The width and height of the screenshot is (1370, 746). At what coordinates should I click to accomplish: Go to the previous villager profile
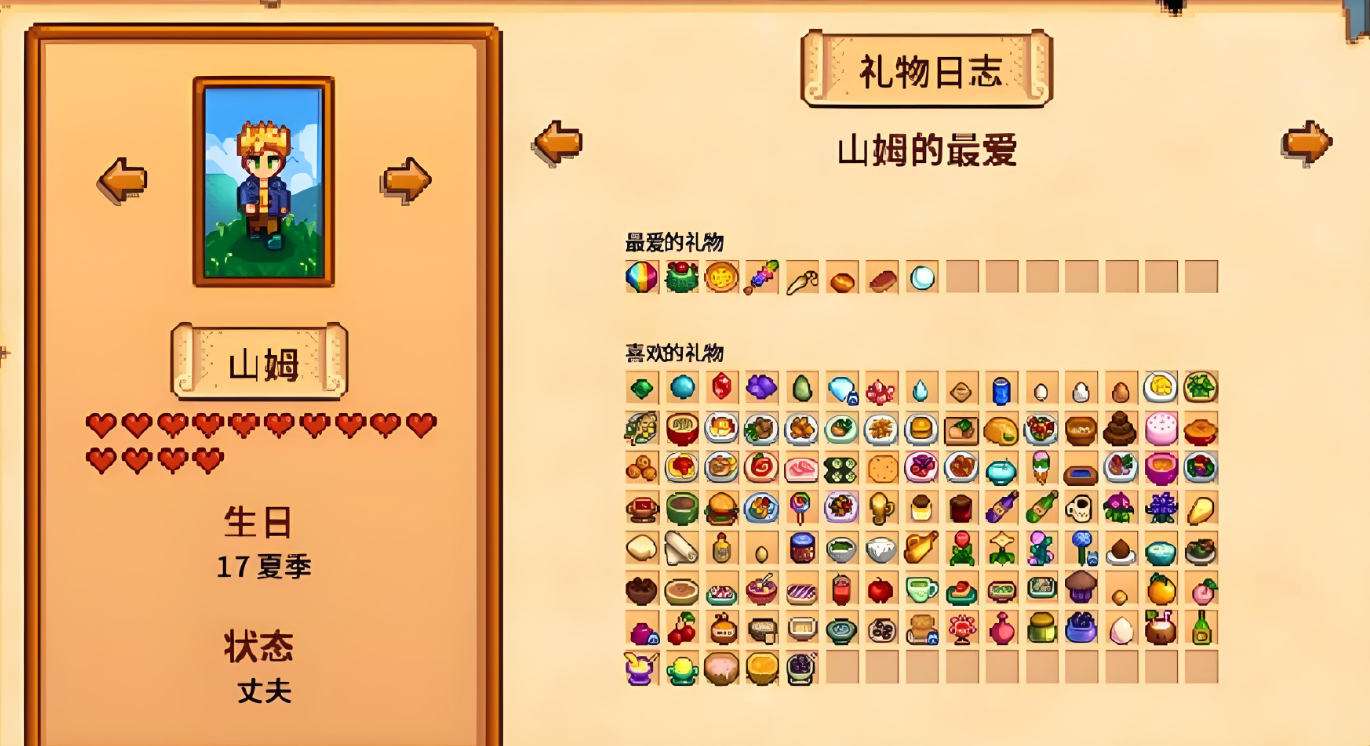[x=122, y=181]
